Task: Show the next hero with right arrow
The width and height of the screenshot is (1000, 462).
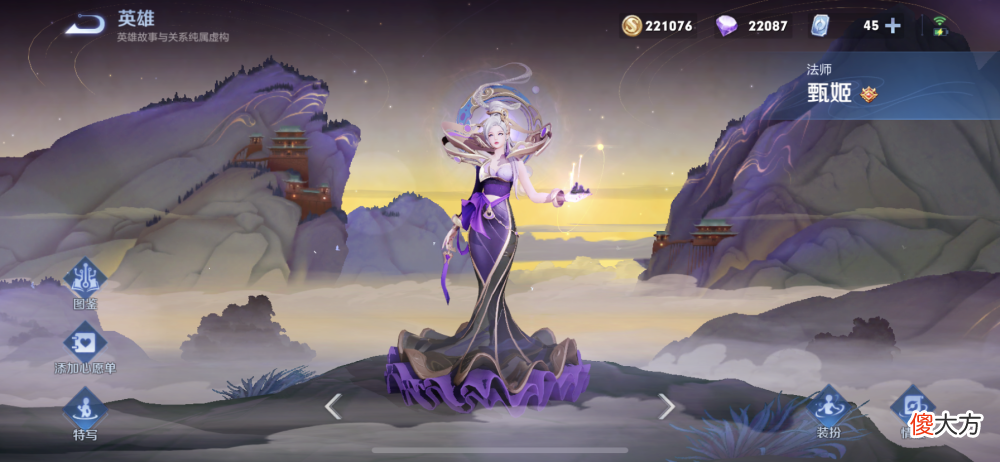Action: click(666, 406)
